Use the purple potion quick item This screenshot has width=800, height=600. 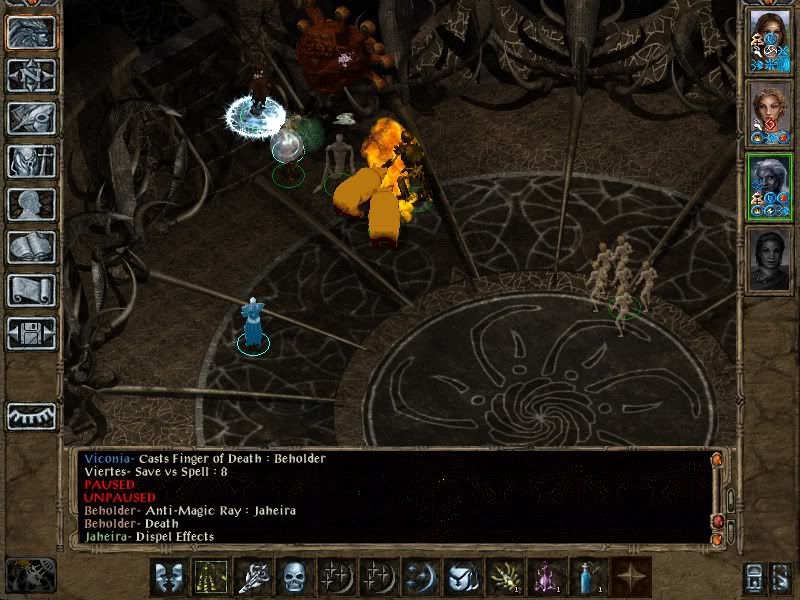[547, 577]
